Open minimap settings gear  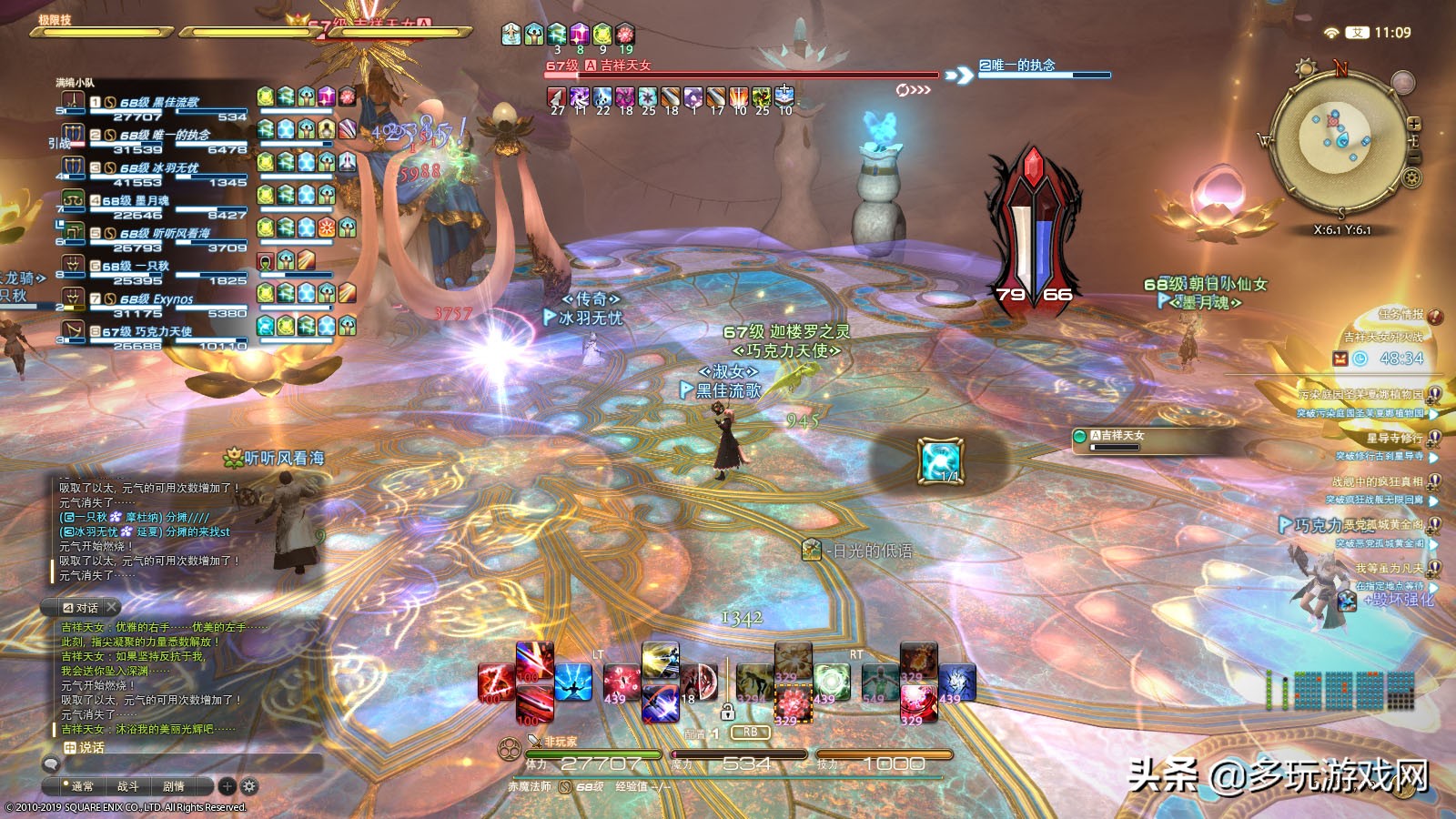1412,178
